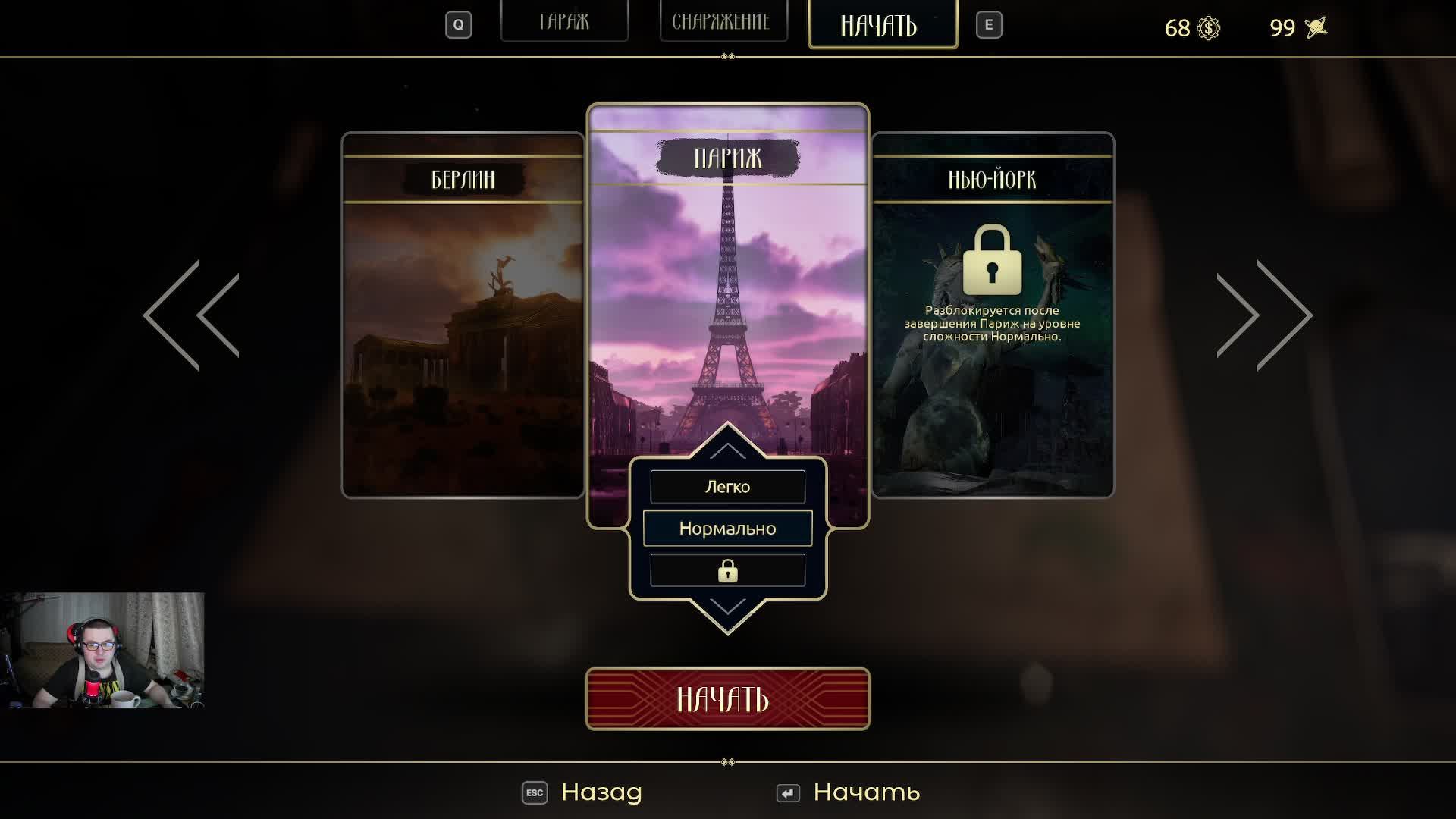Move difficulty selection down with chevron

[727, 607]
